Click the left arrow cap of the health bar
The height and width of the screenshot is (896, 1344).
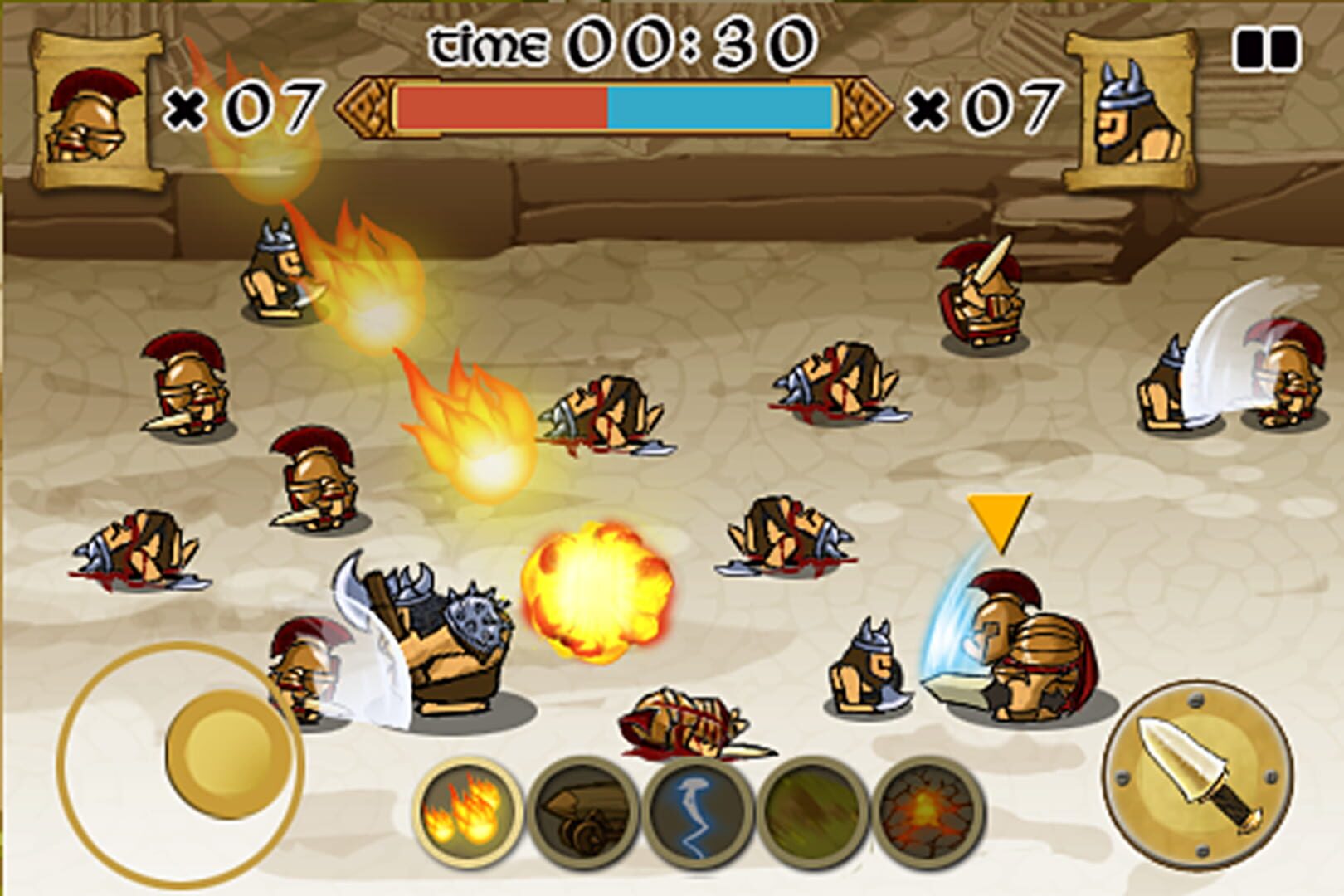click(x=363, y=105)
